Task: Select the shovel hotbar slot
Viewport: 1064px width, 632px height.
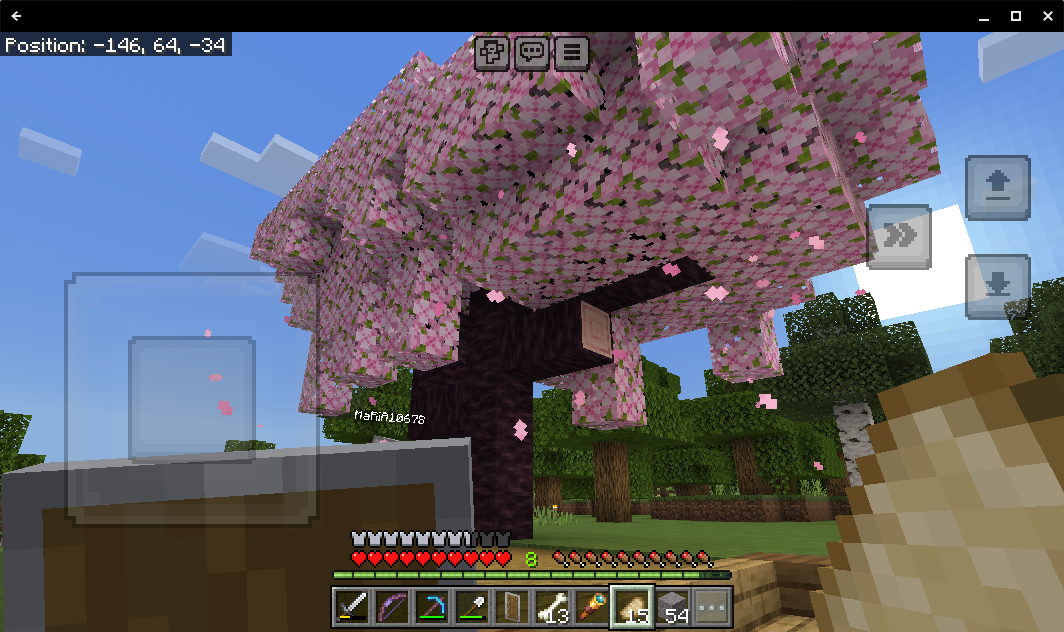Action: (x=471, y=606)
